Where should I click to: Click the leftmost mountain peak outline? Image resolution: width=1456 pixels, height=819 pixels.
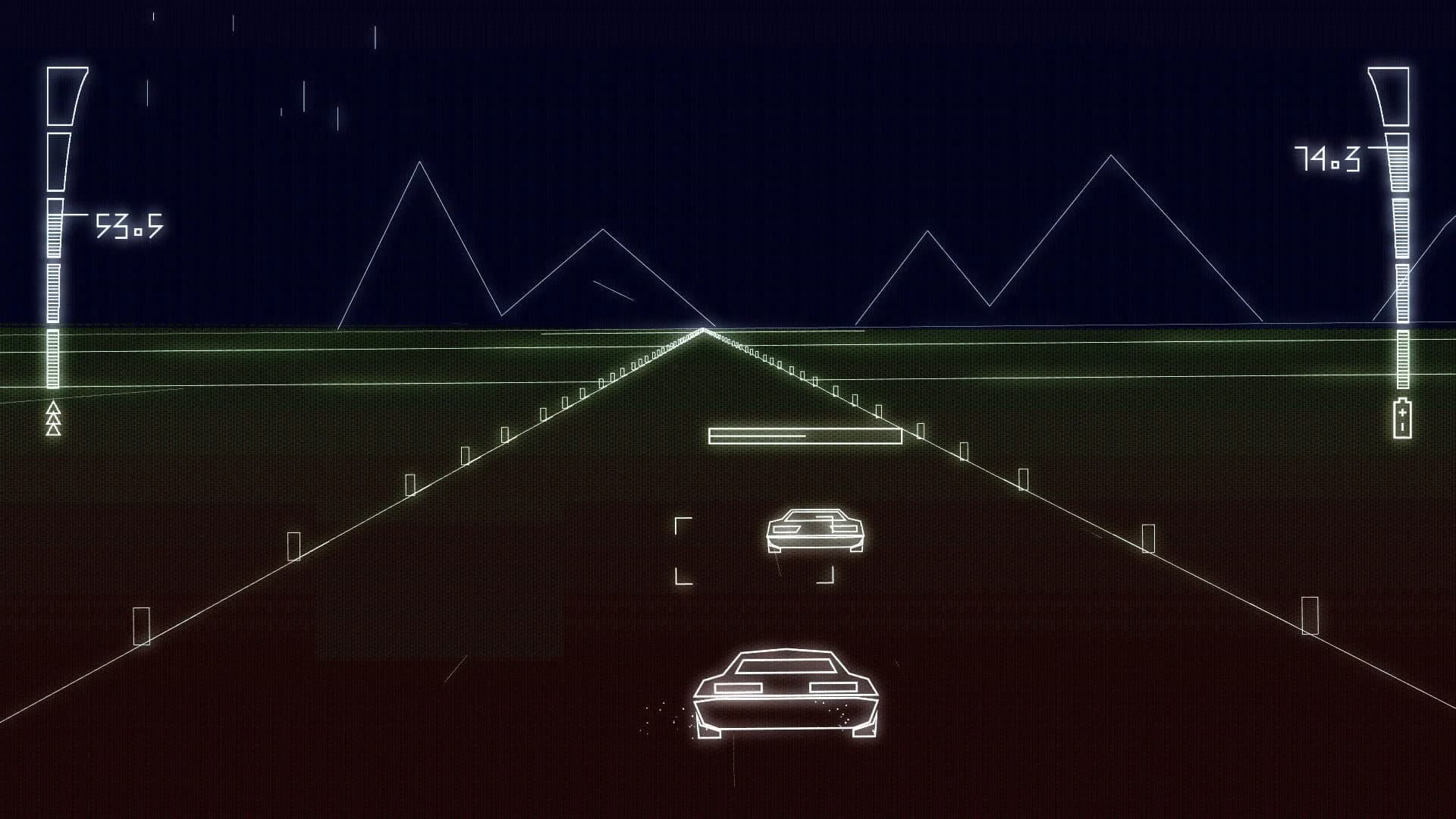pyautogui.click(x=419, y=163)
